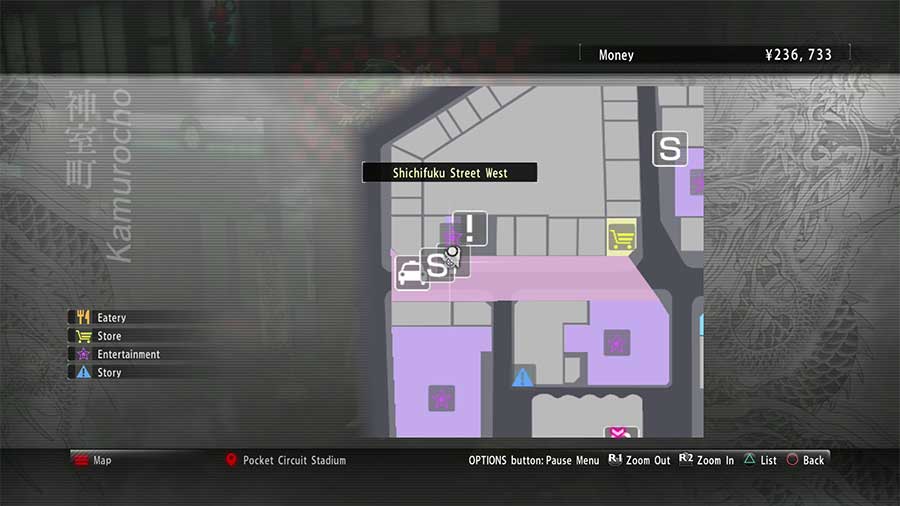Click the Shichifuku Street West label
Screen dimensions: 900x506
tap(450, 173)
